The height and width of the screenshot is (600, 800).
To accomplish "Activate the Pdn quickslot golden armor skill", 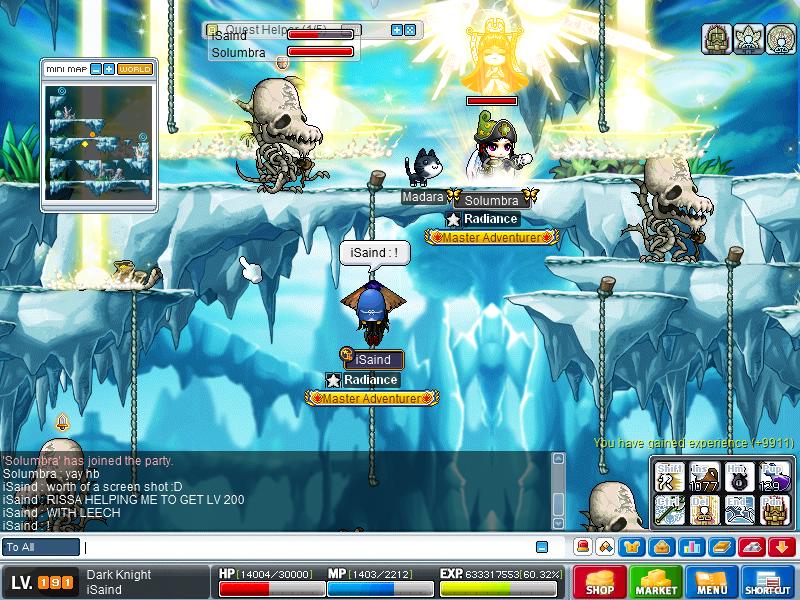I will 773,510.
